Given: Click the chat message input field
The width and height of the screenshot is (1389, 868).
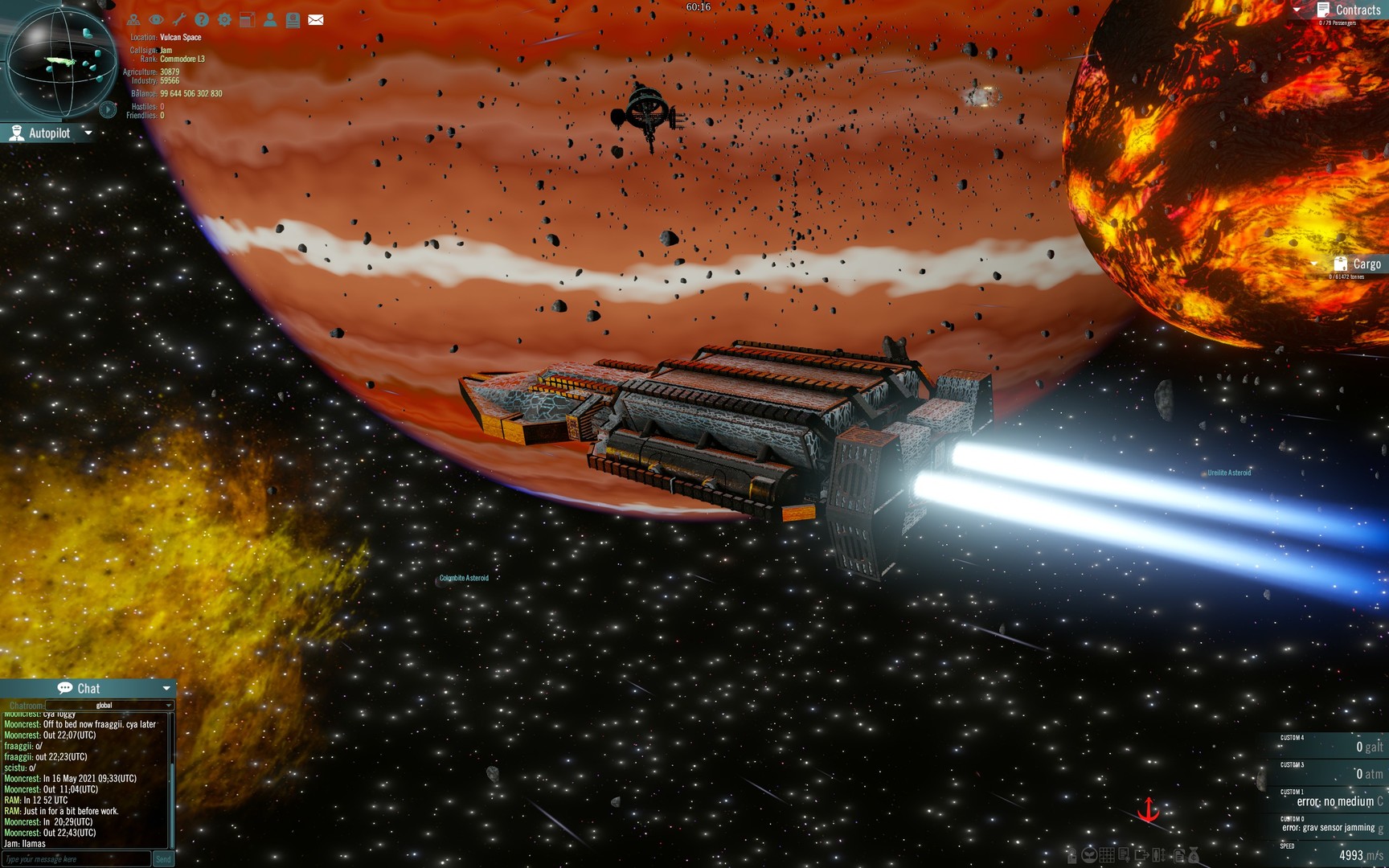Looking at the screenshot, I should tap(72, 859).
